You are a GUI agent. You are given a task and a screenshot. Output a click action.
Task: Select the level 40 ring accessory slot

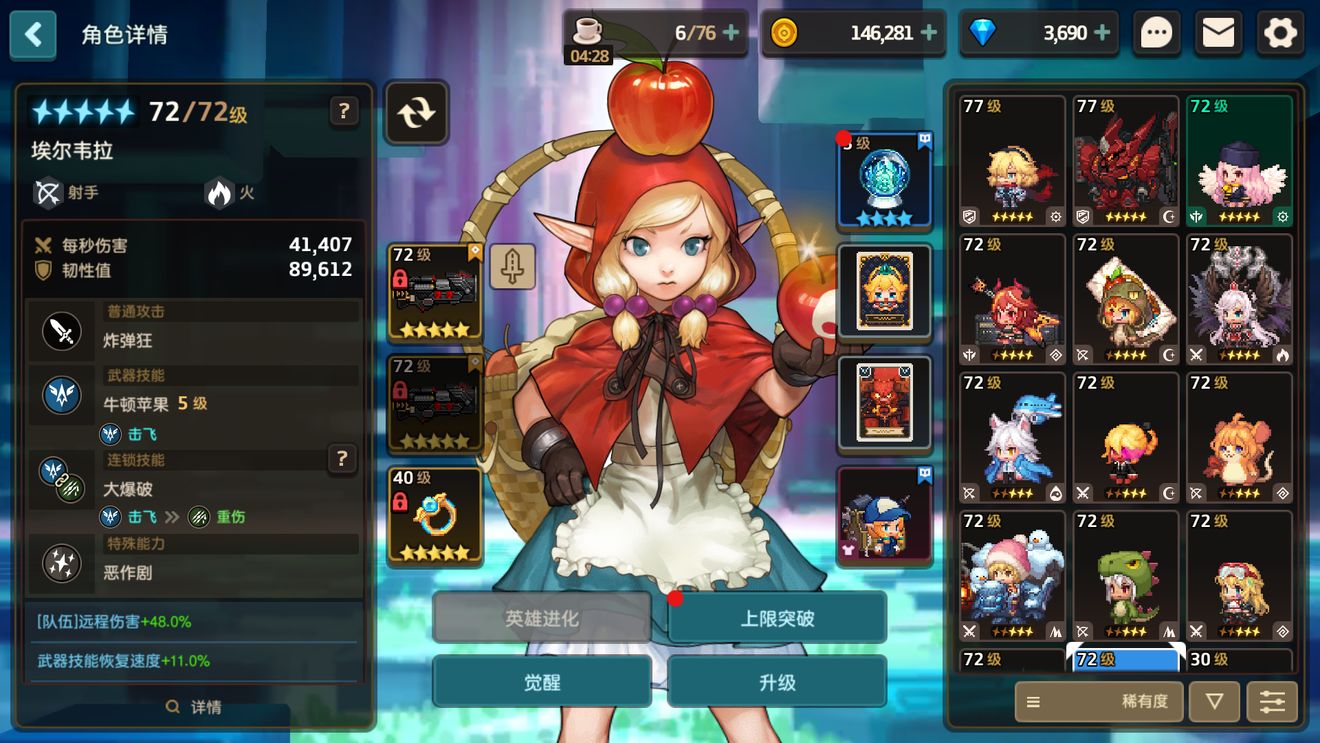point(435,515)
